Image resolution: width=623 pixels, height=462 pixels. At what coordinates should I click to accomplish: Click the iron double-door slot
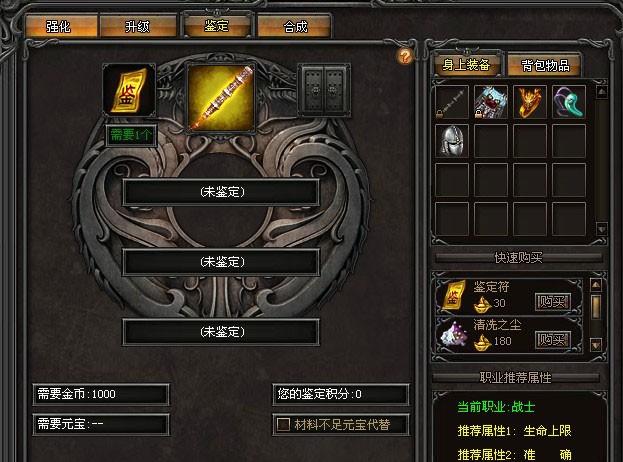(x=325, y=91)
